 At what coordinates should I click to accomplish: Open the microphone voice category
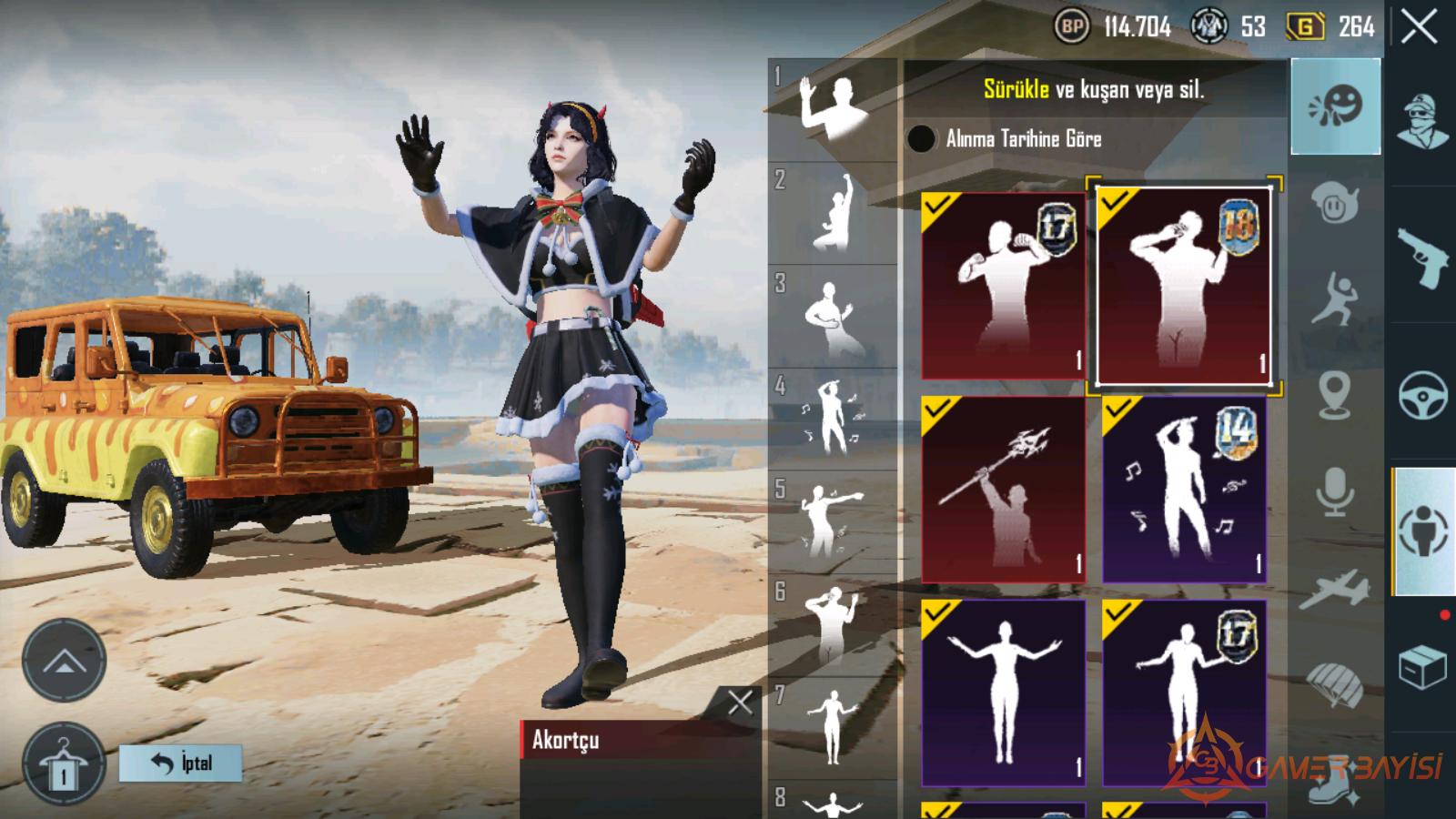click(x=1335, y=492)
